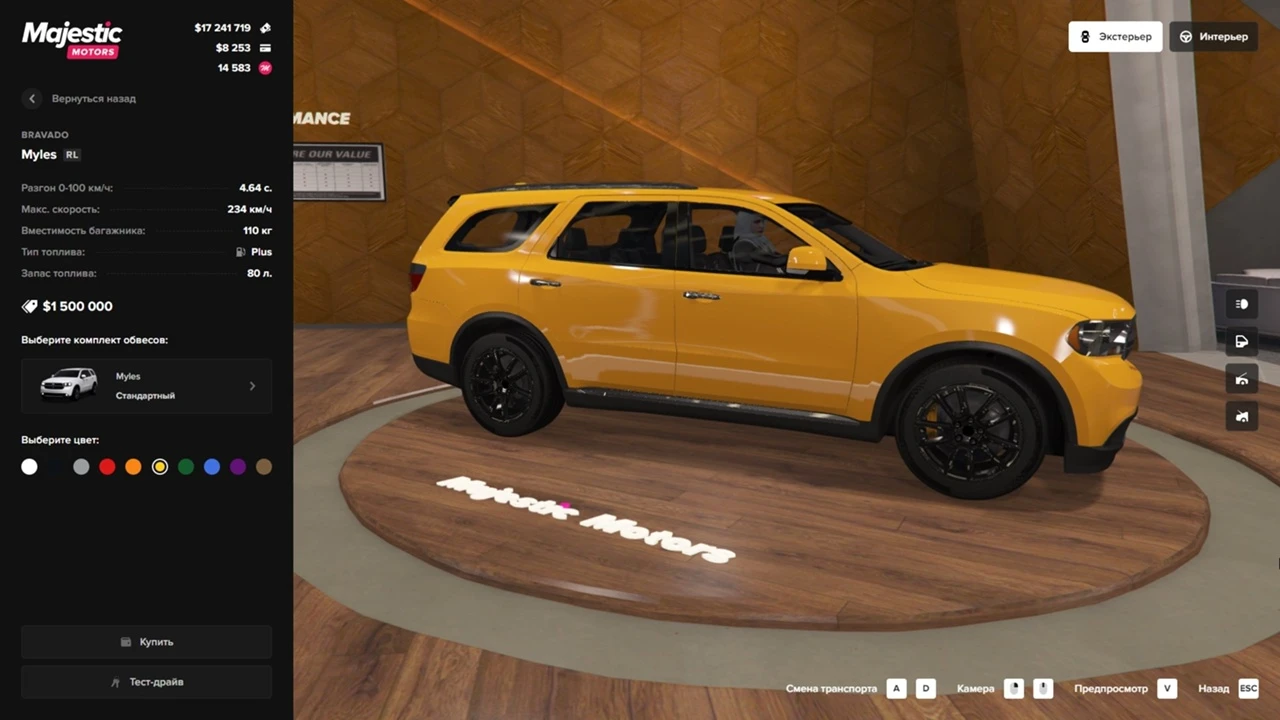Image resolution: width=1280 pixels, height=720 pixels.
Task: Open the Myles Стандартный body kit selector
Action: pyautogui.click(x=146, y=386)
